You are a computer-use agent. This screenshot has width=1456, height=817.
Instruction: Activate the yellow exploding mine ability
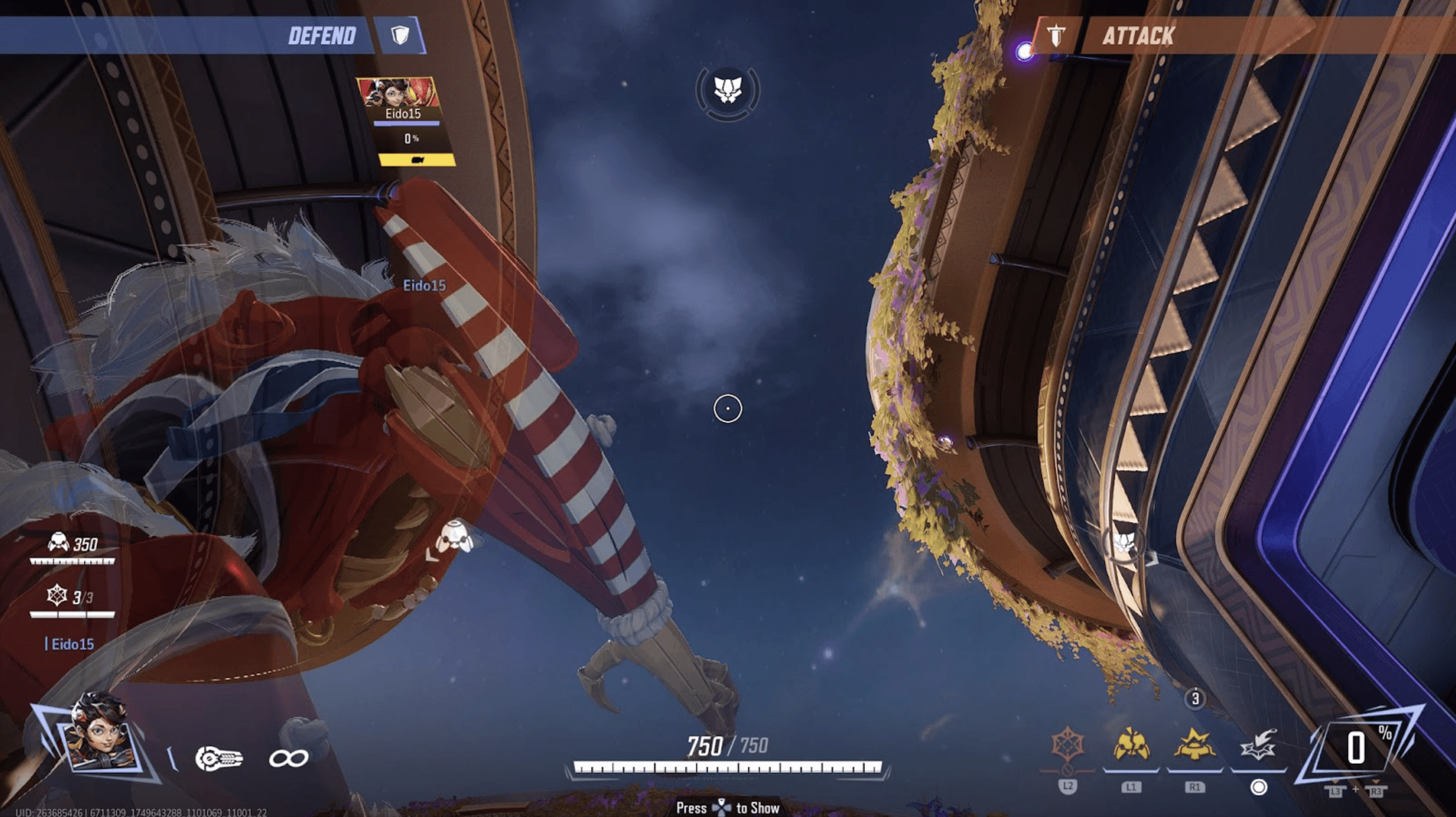click(x=1194, y=746)
